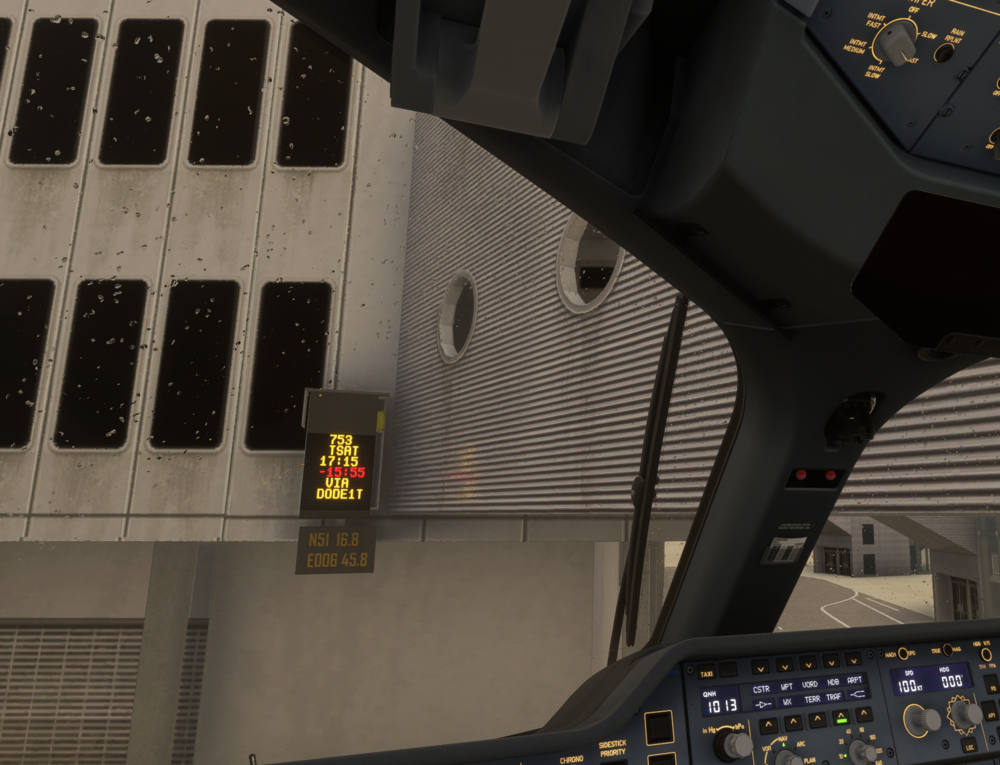Activate the RAIN RPLNT button

click(x=942, y=52)
